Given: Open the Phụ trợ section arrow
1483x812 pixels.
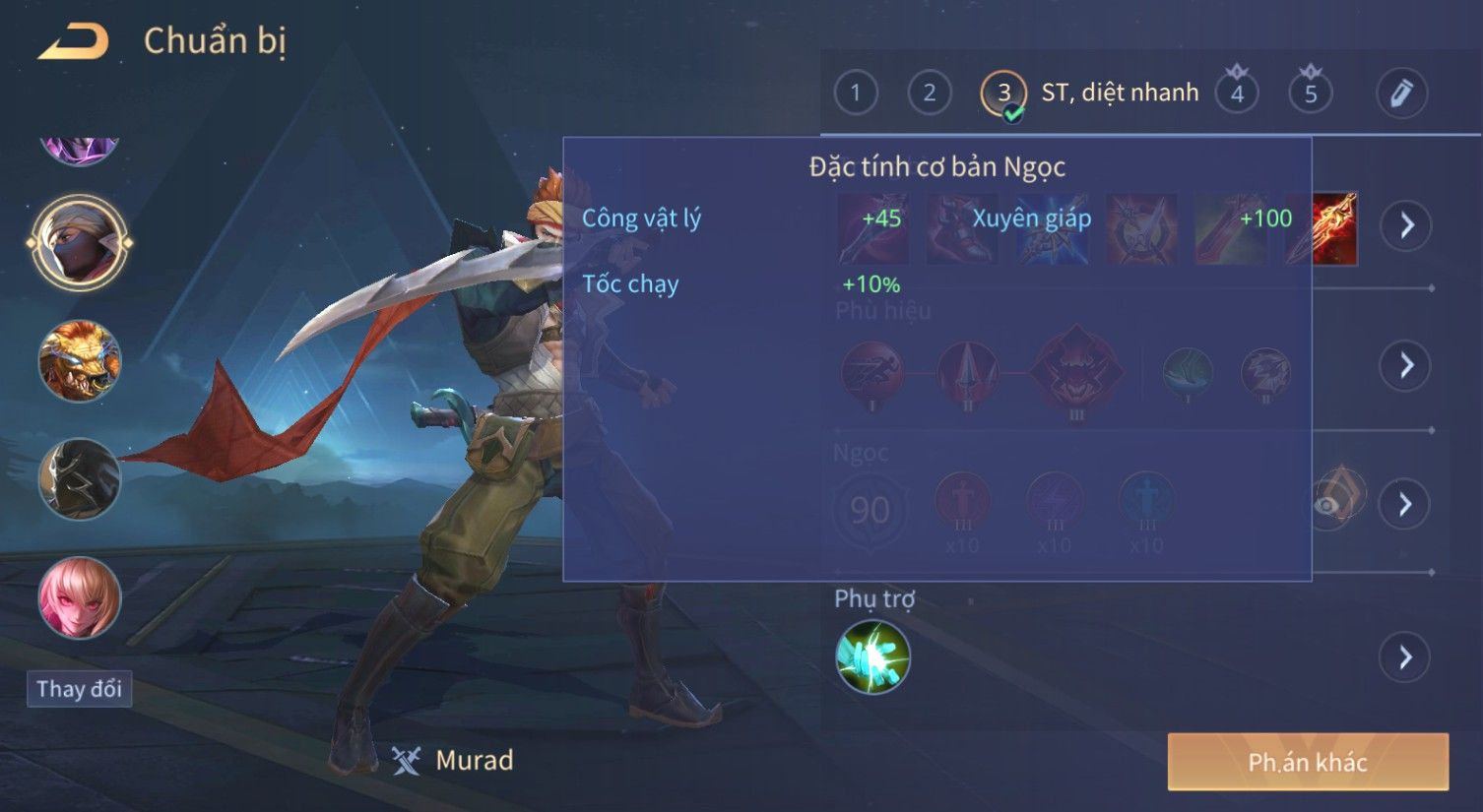Looking at the screenshot, I should (x=1406, y=656).
